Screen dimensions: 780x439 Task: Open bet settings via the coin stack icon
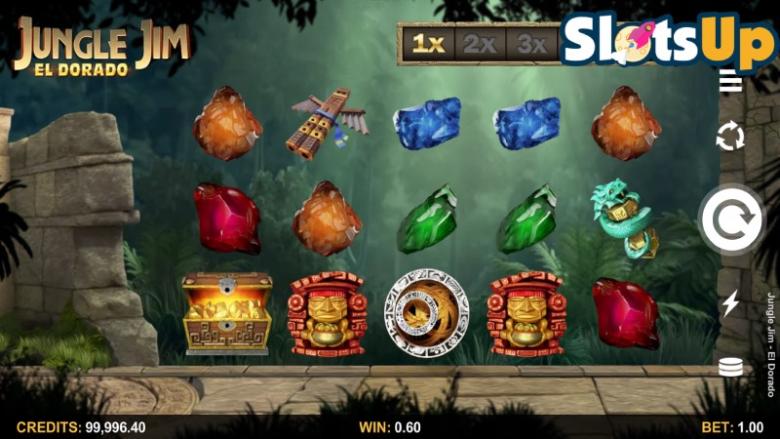point(730,367)
